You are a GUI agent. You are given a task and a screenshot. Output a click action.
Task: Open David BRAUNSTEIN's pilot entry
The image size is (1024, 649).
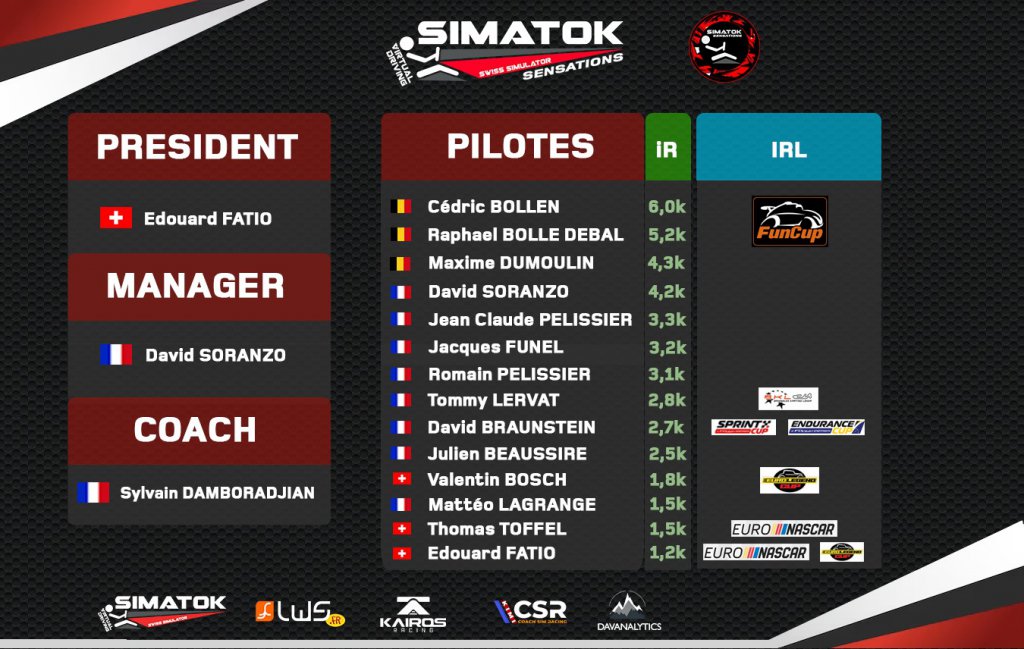[x=511, y=427]
